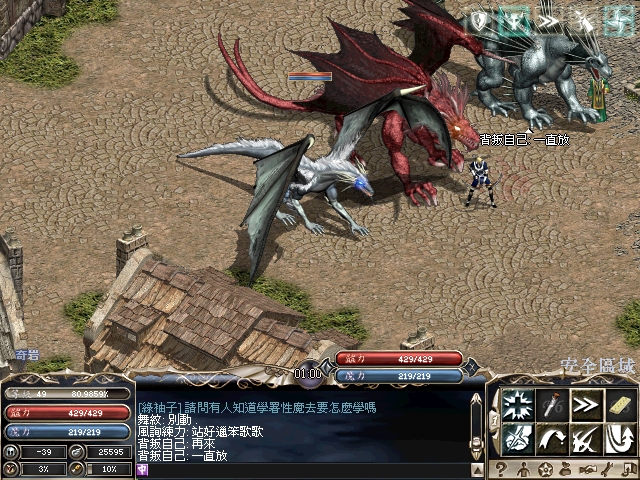640x480 pixels.
Task: Activate the U-turn arrow hotbar skill
Action: 619,438
